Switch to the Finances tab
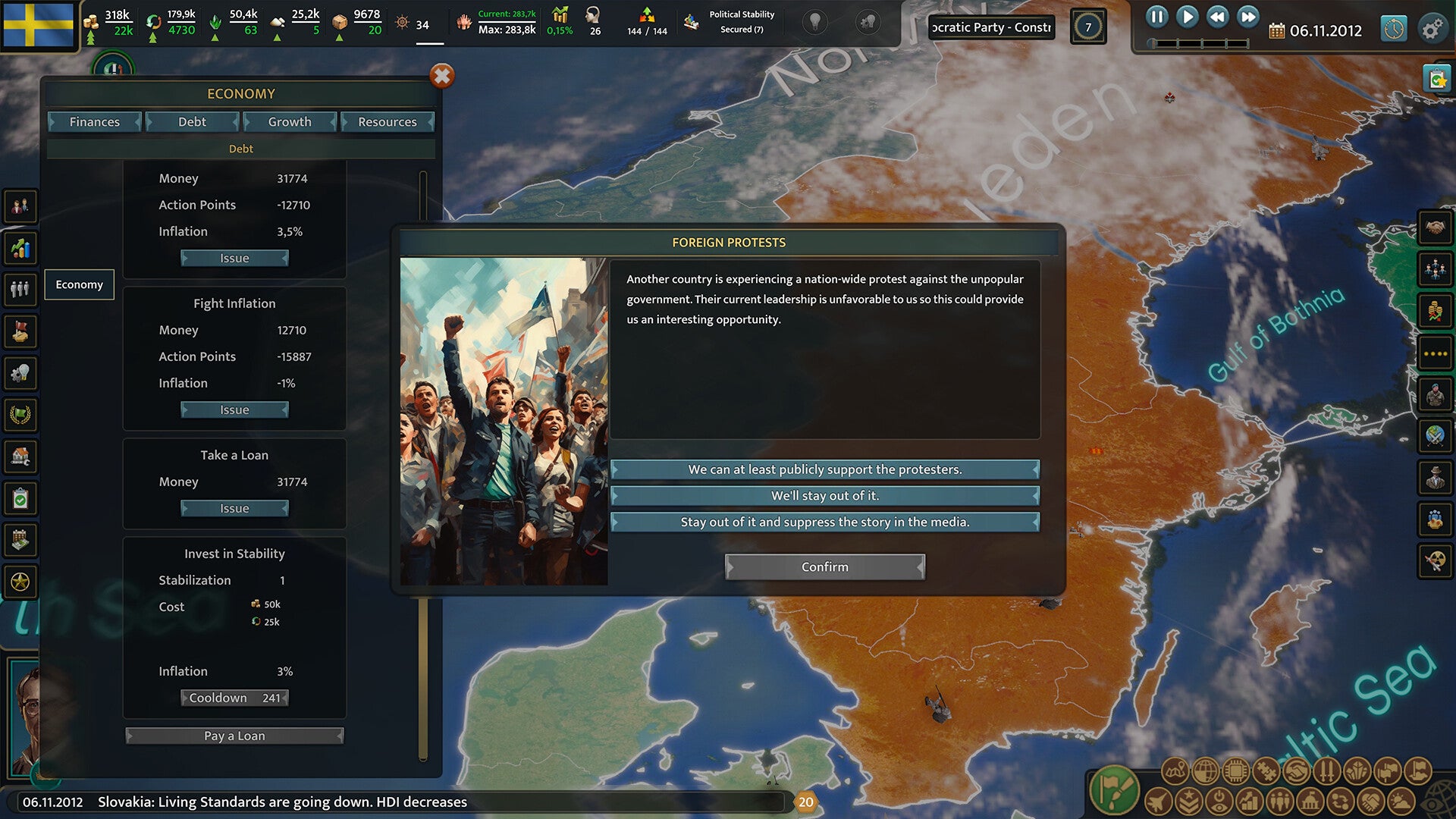1456x819 pixels. tap(95, 122)
